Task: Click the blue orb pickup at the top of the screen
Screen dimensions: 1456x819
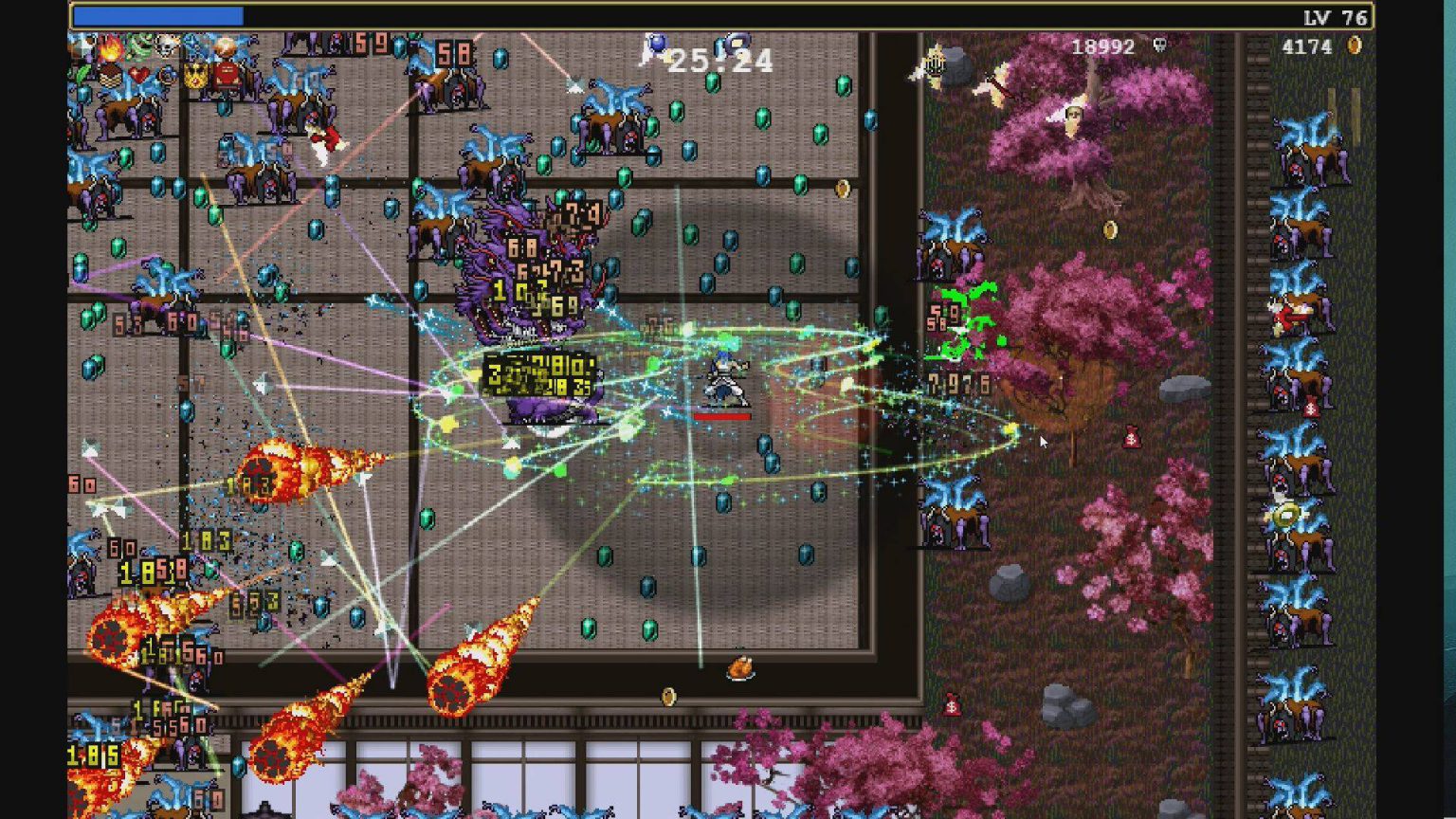Action: (x=657, y=42)
